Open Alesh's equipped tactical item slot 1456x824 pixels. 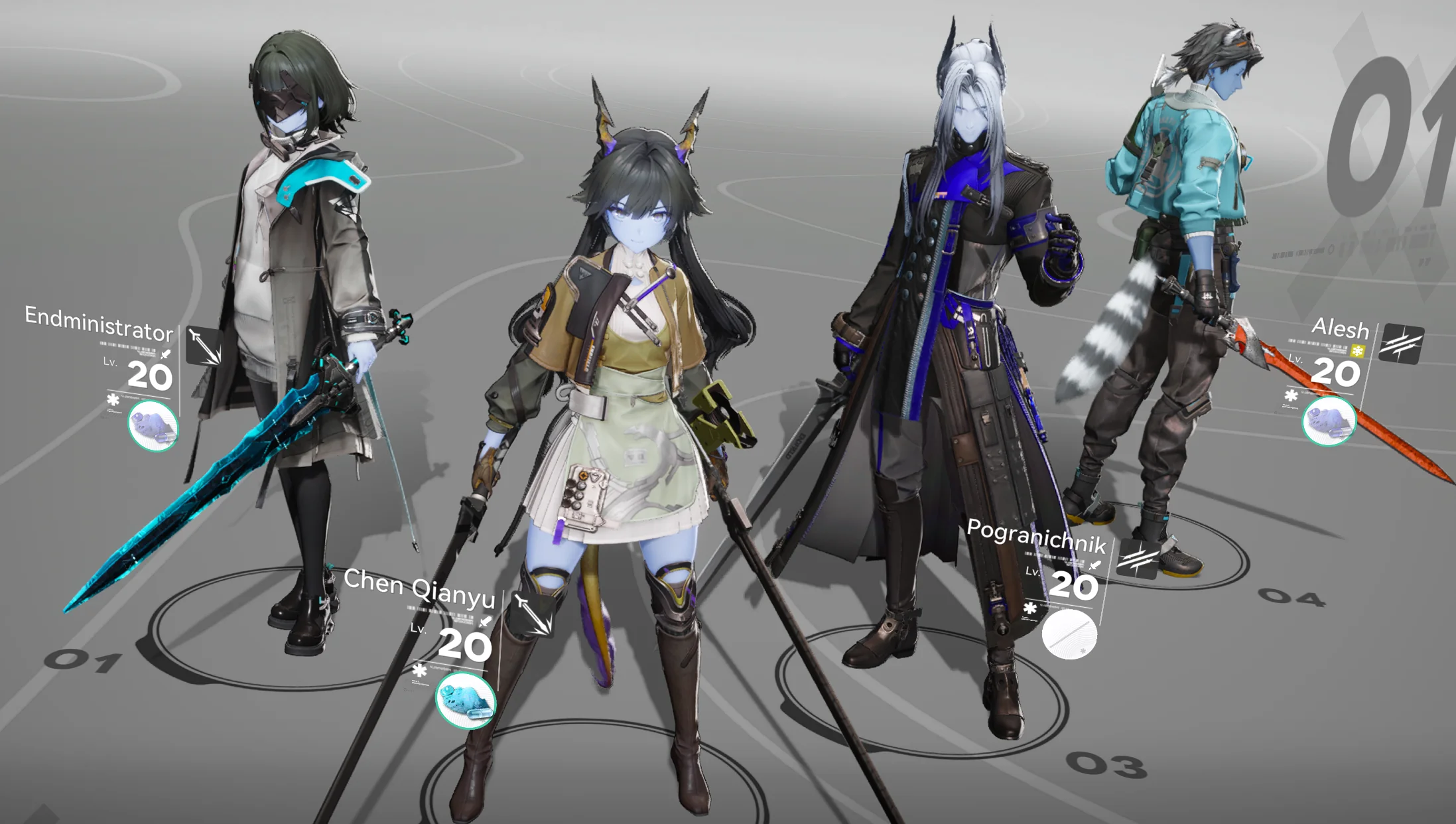coord(1329,421)
